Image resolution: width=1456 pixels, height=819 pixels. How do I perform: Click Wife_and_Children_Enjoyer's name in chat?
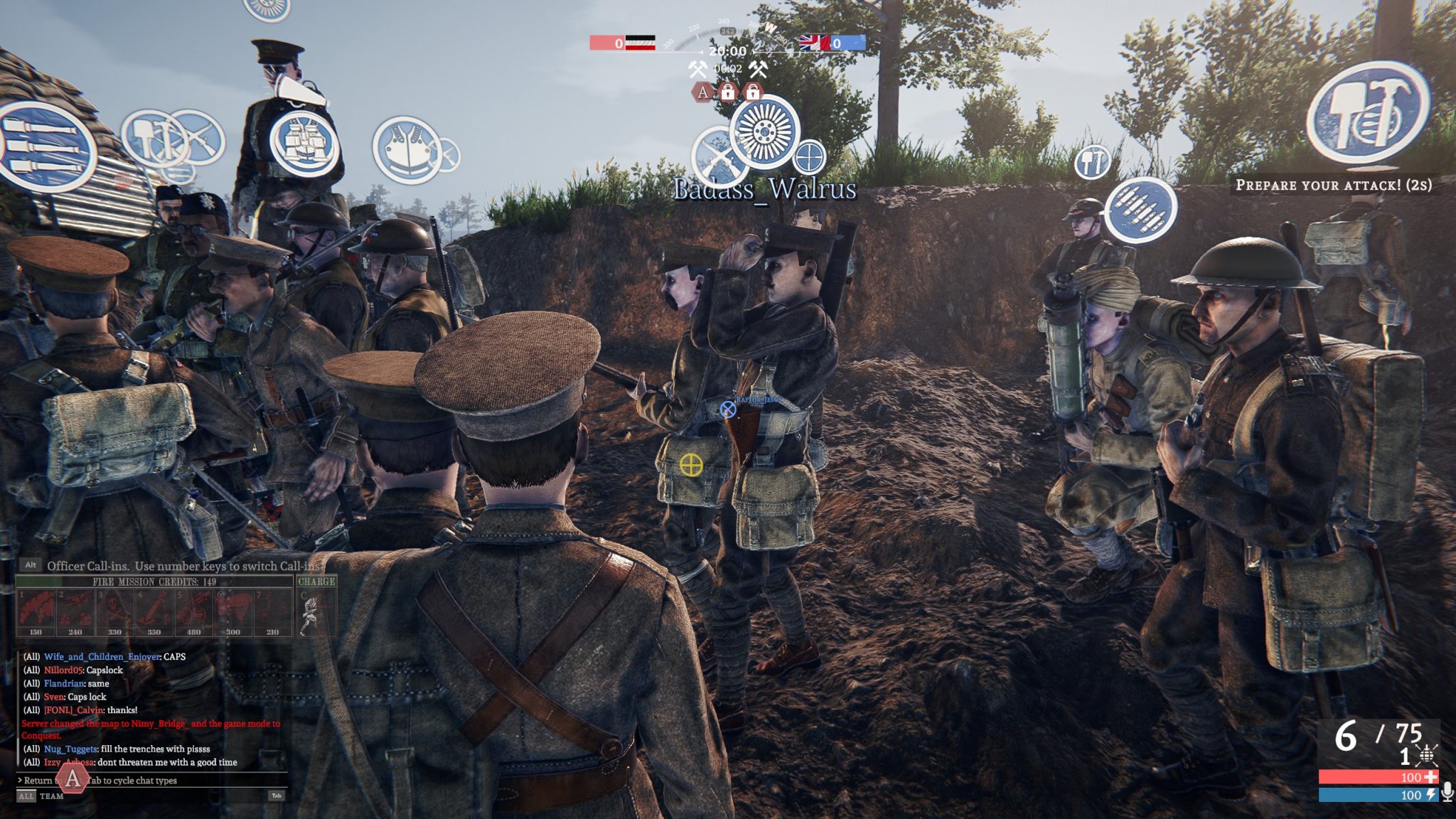[x=102, y=657]
